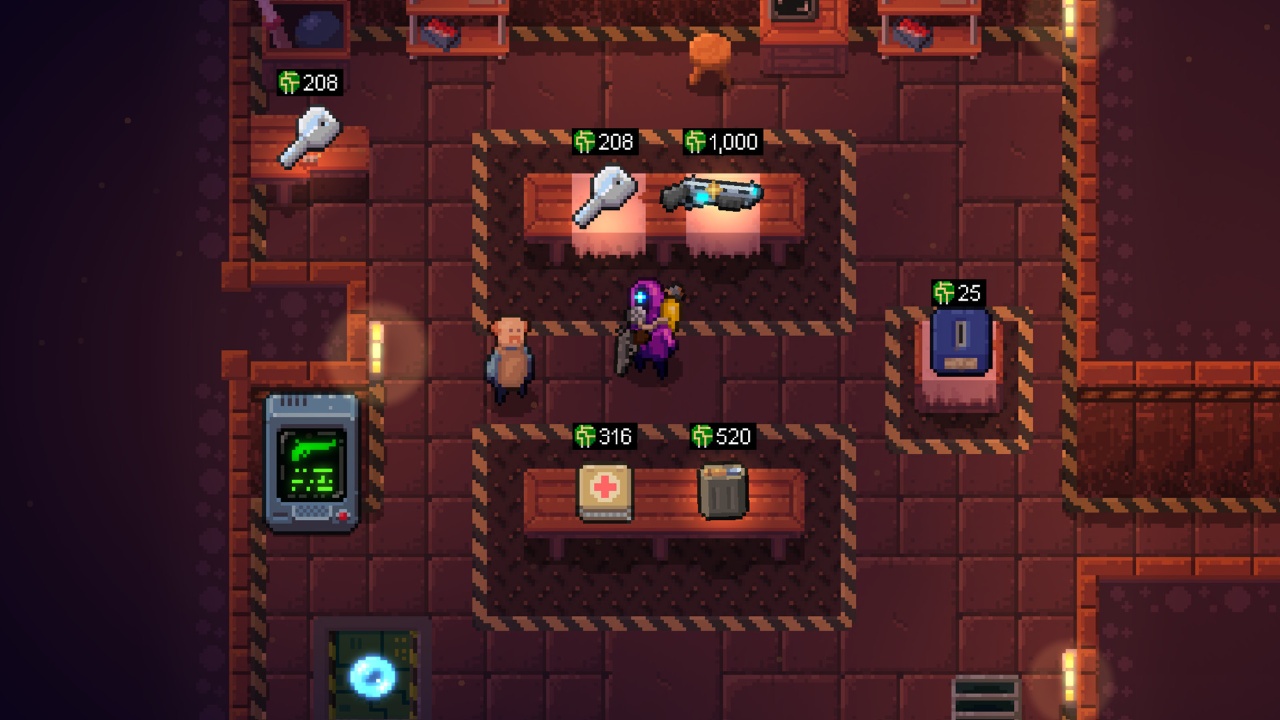
Task: Select the ammo crate priced 520
Action: [x=722, y=492]
